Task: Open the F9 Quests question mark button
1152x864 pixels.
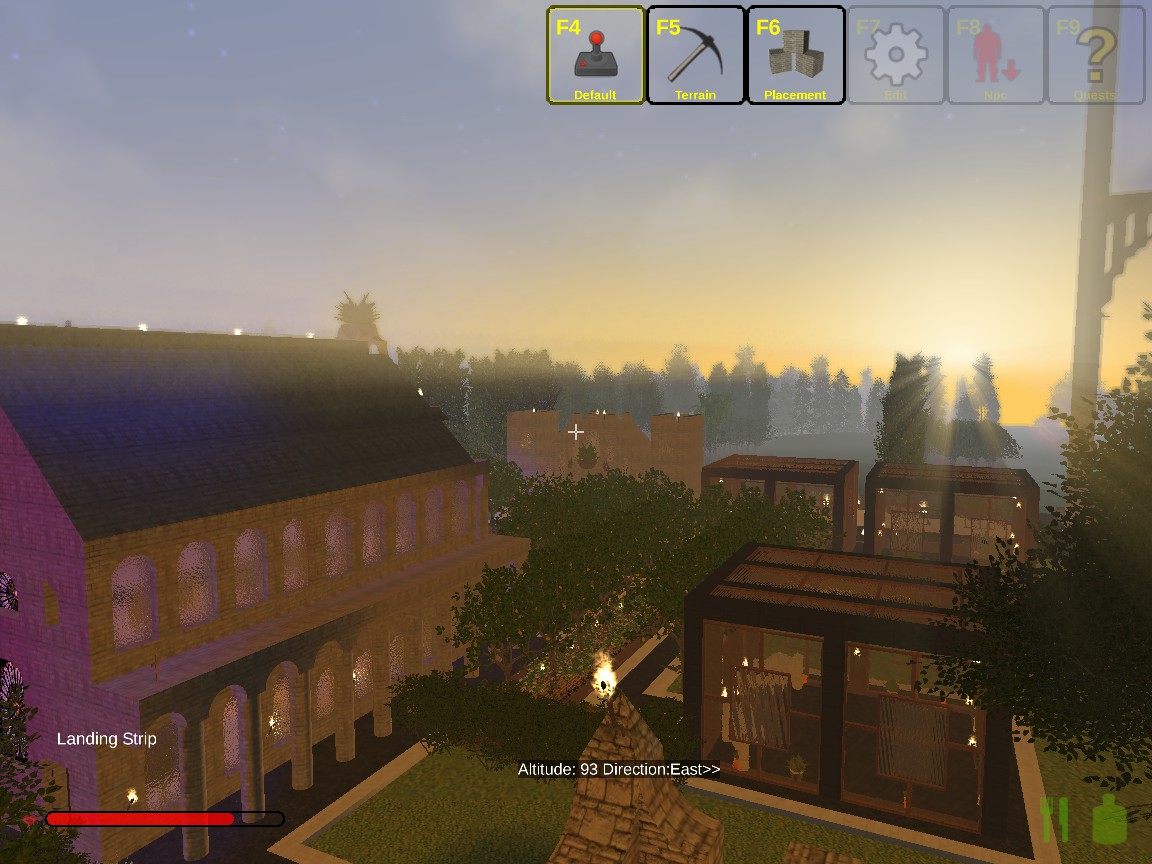Action: [x=1096, y=55]
